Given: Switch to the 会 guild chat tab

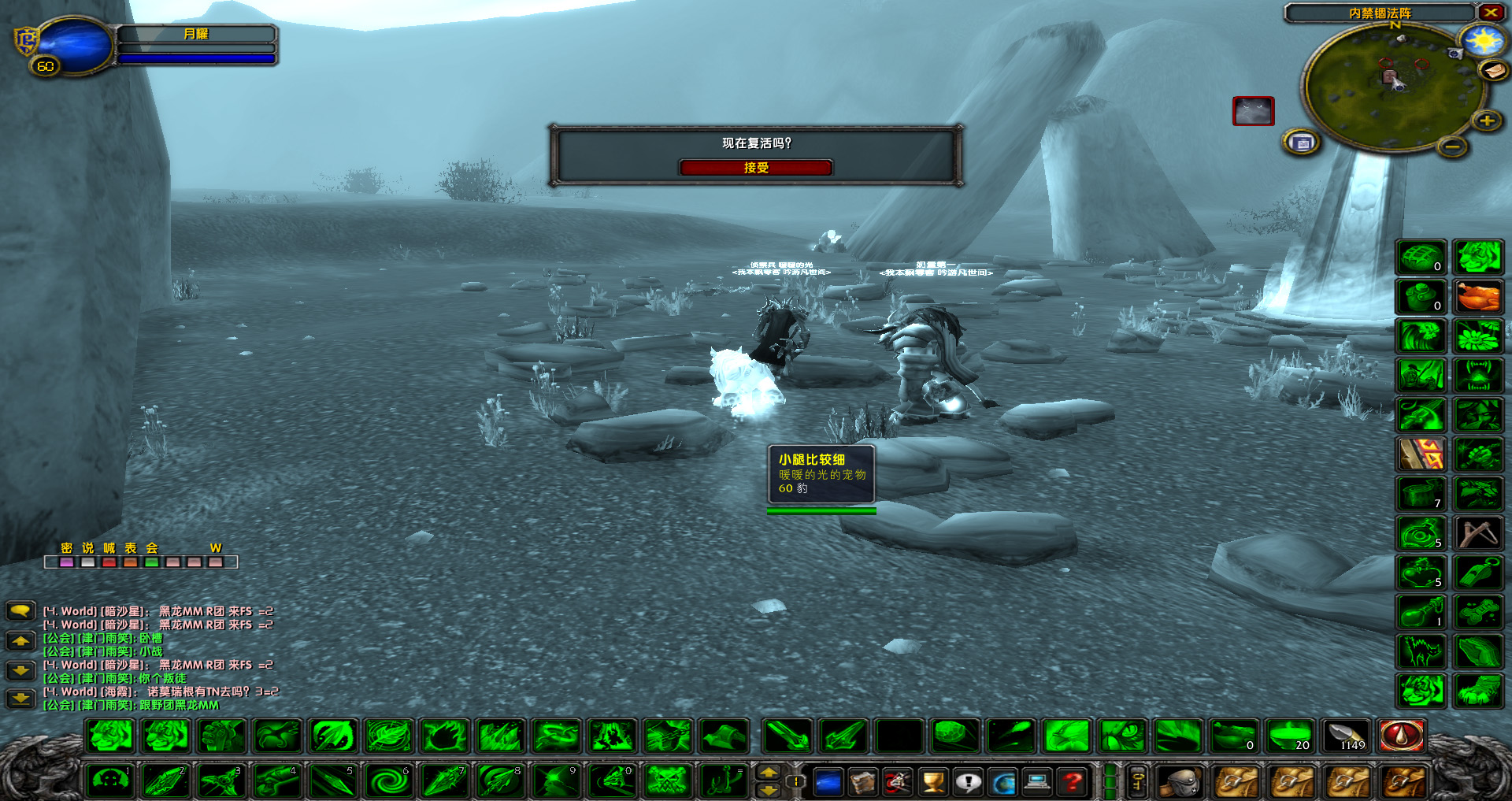Looking at the screenshot, I should pyautogui.click(x=151, y=548).
